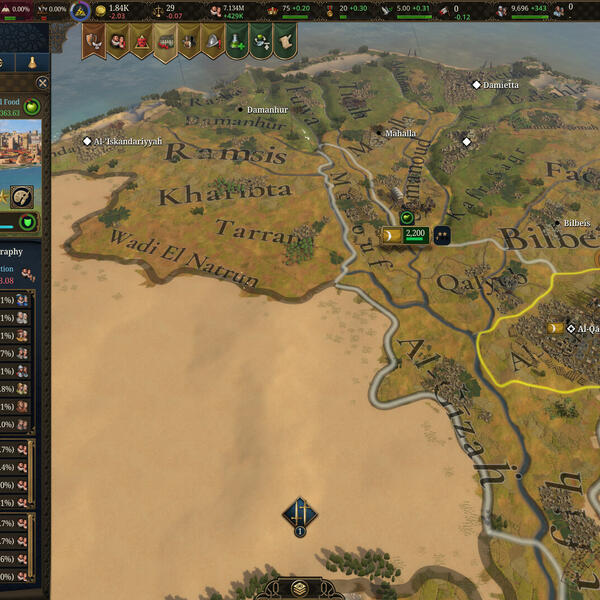This screenshot has height=600, width=600.
Task: Click the gold coins treasury indicator
Action: [100, 10]
